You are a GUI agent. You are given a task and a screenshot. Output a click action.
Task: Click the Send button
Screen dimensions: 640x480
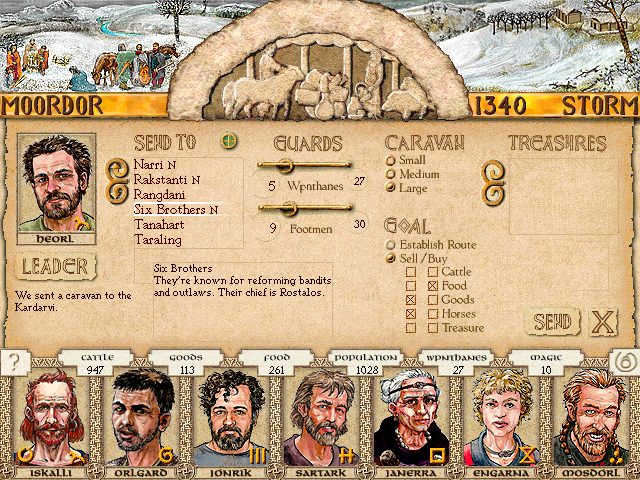(552, 322)
